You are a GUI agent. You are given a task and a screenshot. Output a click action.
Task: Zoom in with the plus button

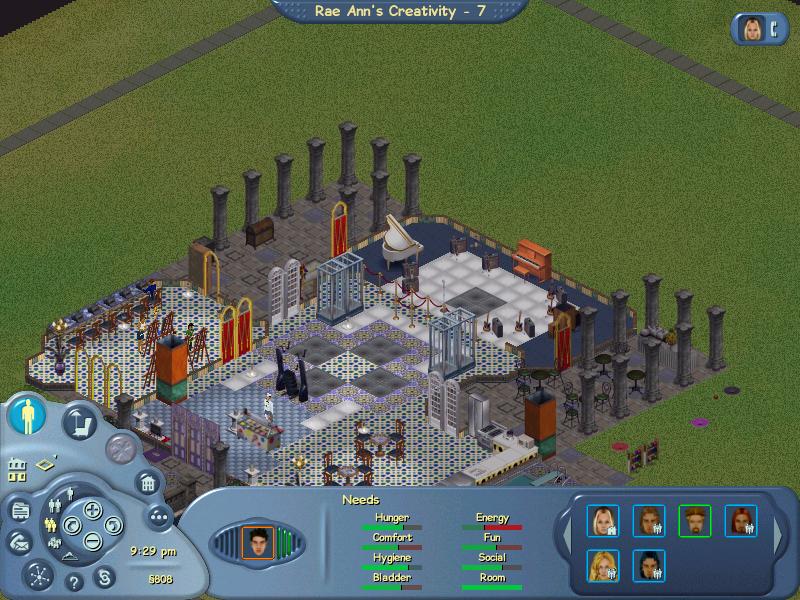[92, 510]
